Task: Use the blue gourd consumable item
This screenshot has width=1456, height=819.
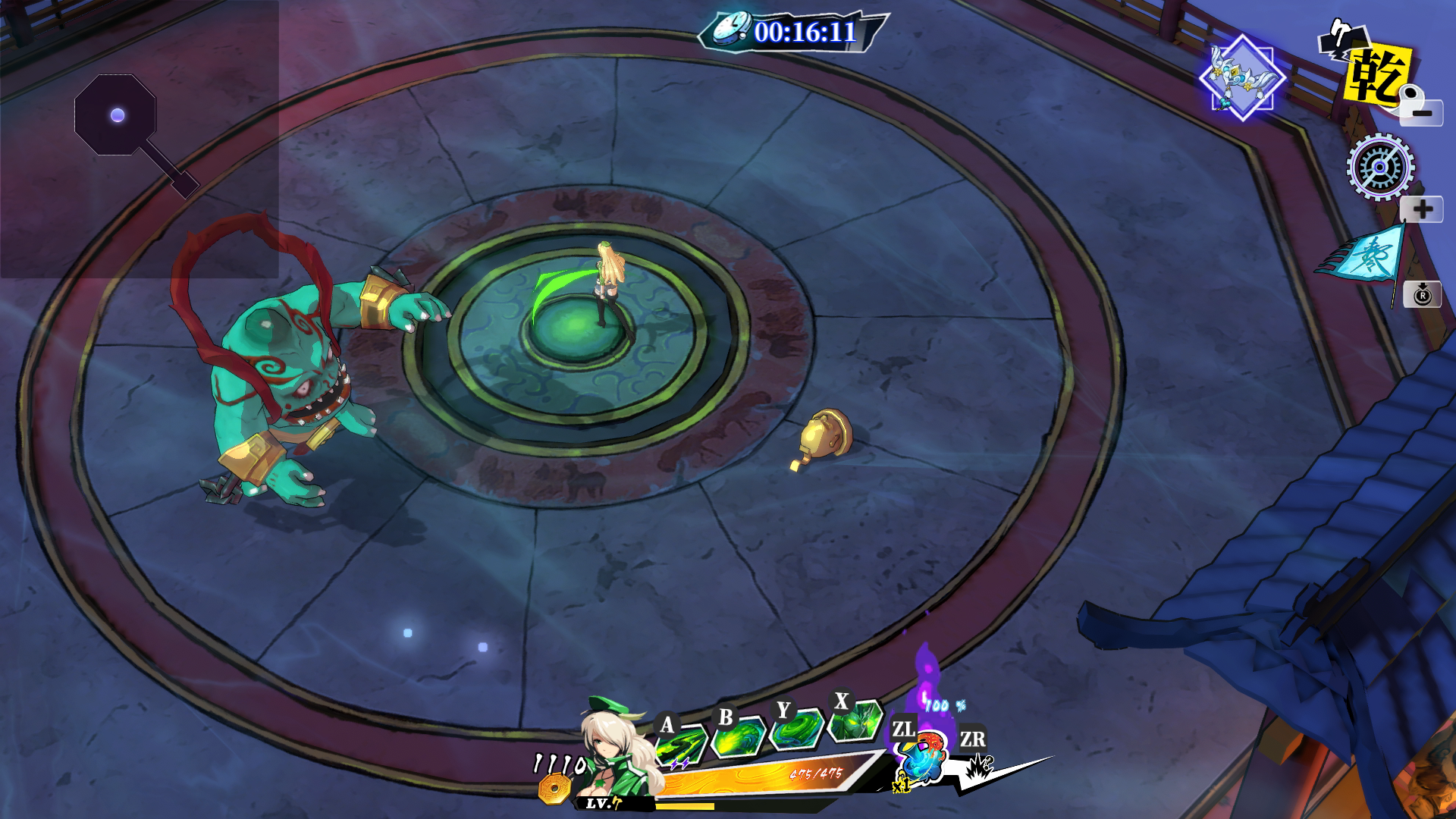Action: point(922,758)
